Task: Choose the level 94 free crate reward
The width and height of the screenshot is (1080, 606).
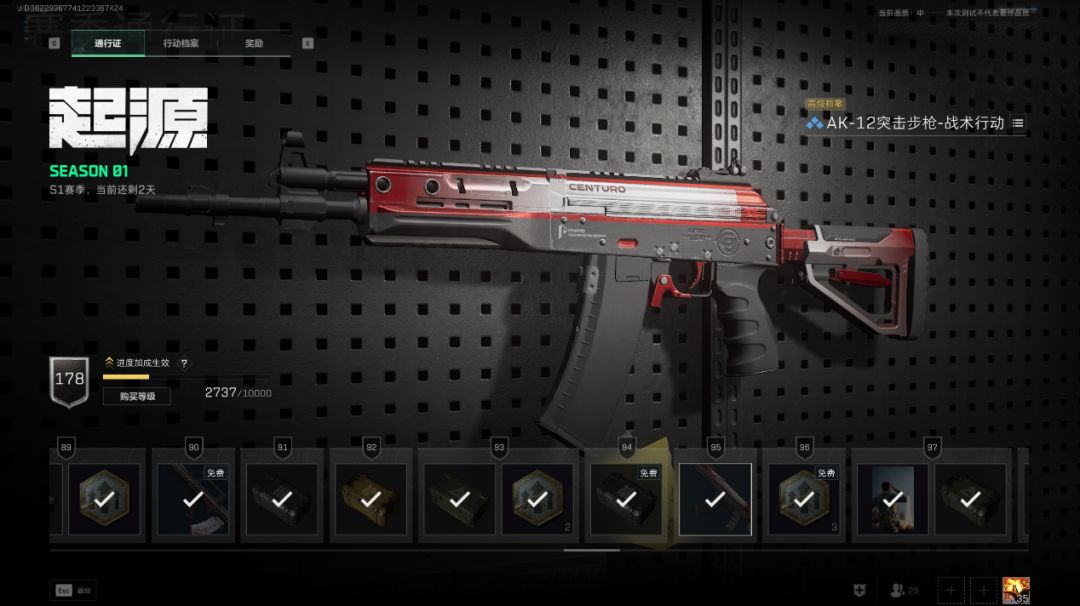Action: point(628,498)
